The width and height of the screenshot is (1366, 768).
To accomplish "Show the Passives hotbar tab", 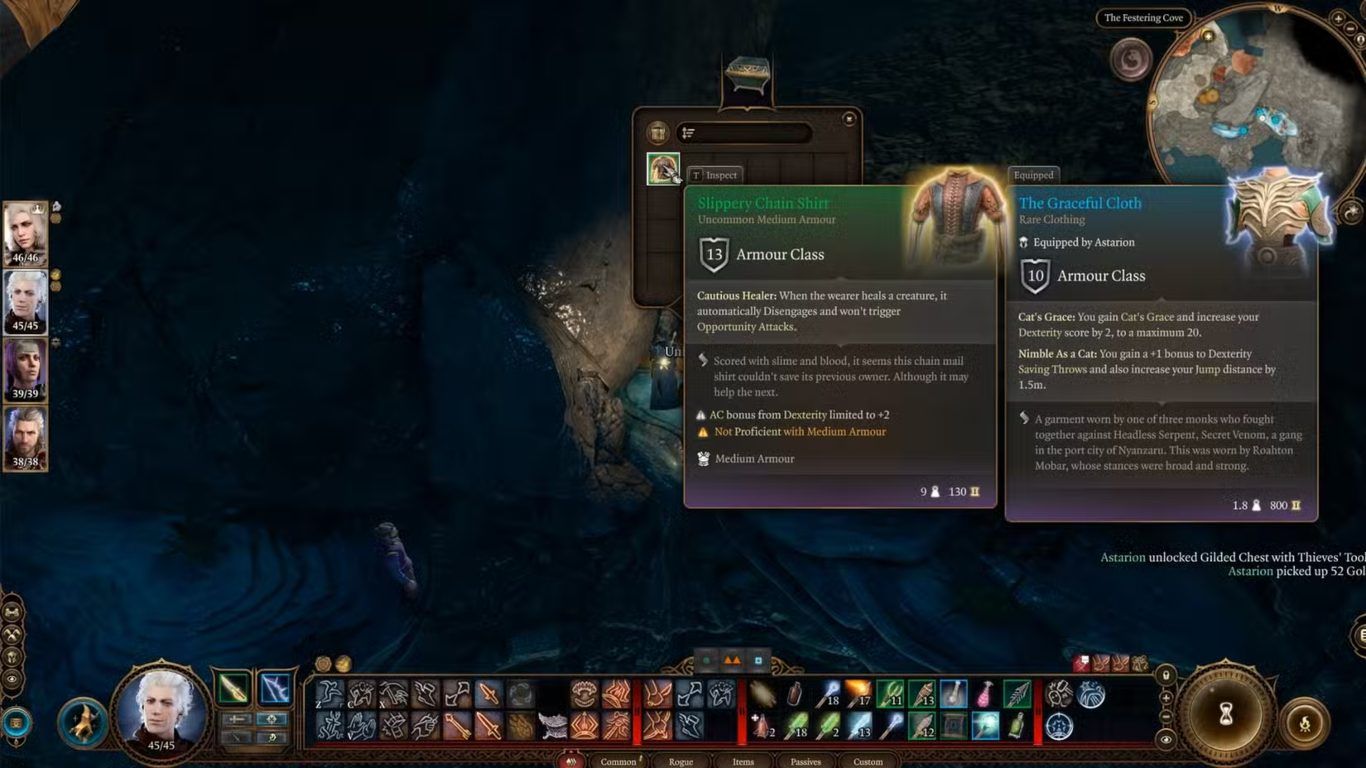I will (x=806, y=762).
